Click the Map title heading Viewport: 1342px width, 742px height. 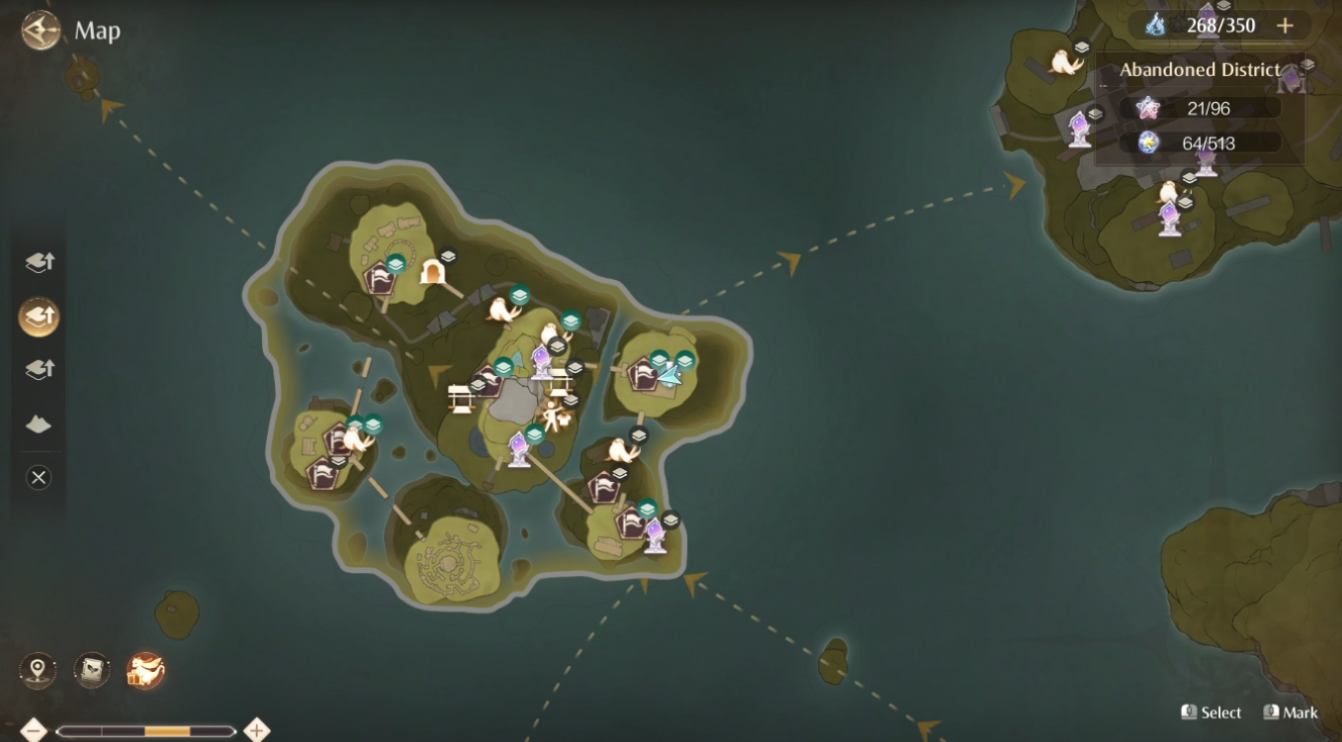click(x=97, y=31)
